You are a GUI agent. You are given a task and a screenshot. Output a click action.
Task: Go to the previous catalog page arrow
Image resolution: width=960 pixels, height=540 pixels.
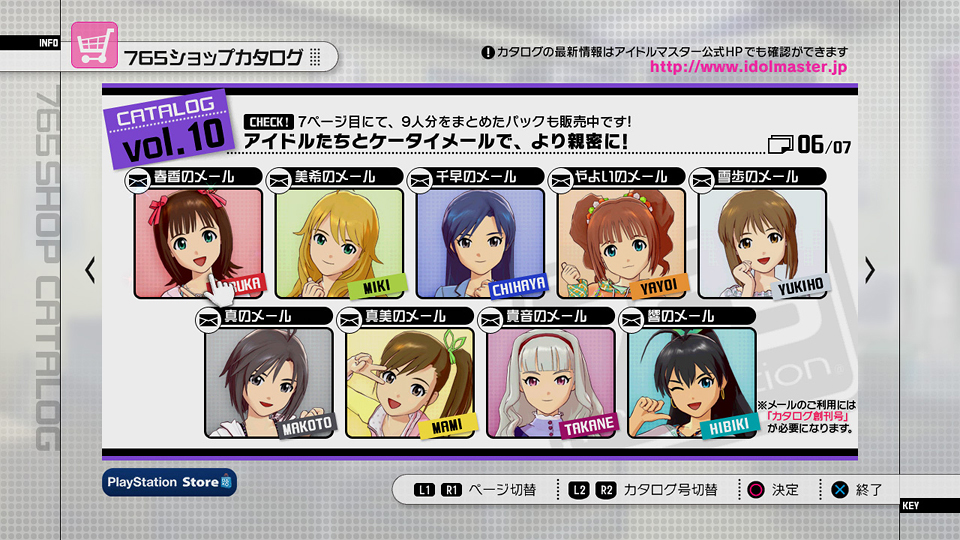90,269
